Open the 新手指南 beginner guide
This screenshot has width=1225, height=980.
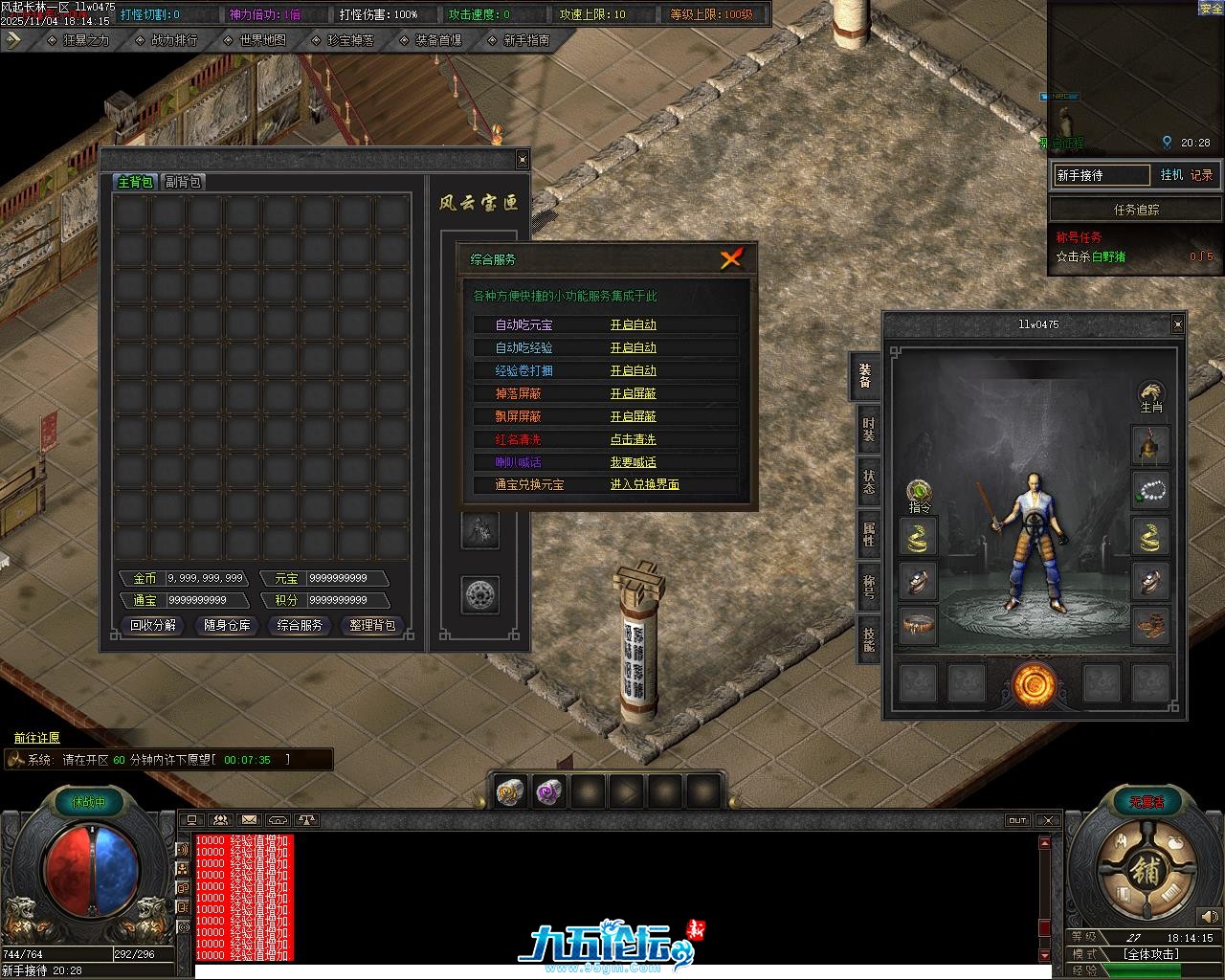(525, 40)
